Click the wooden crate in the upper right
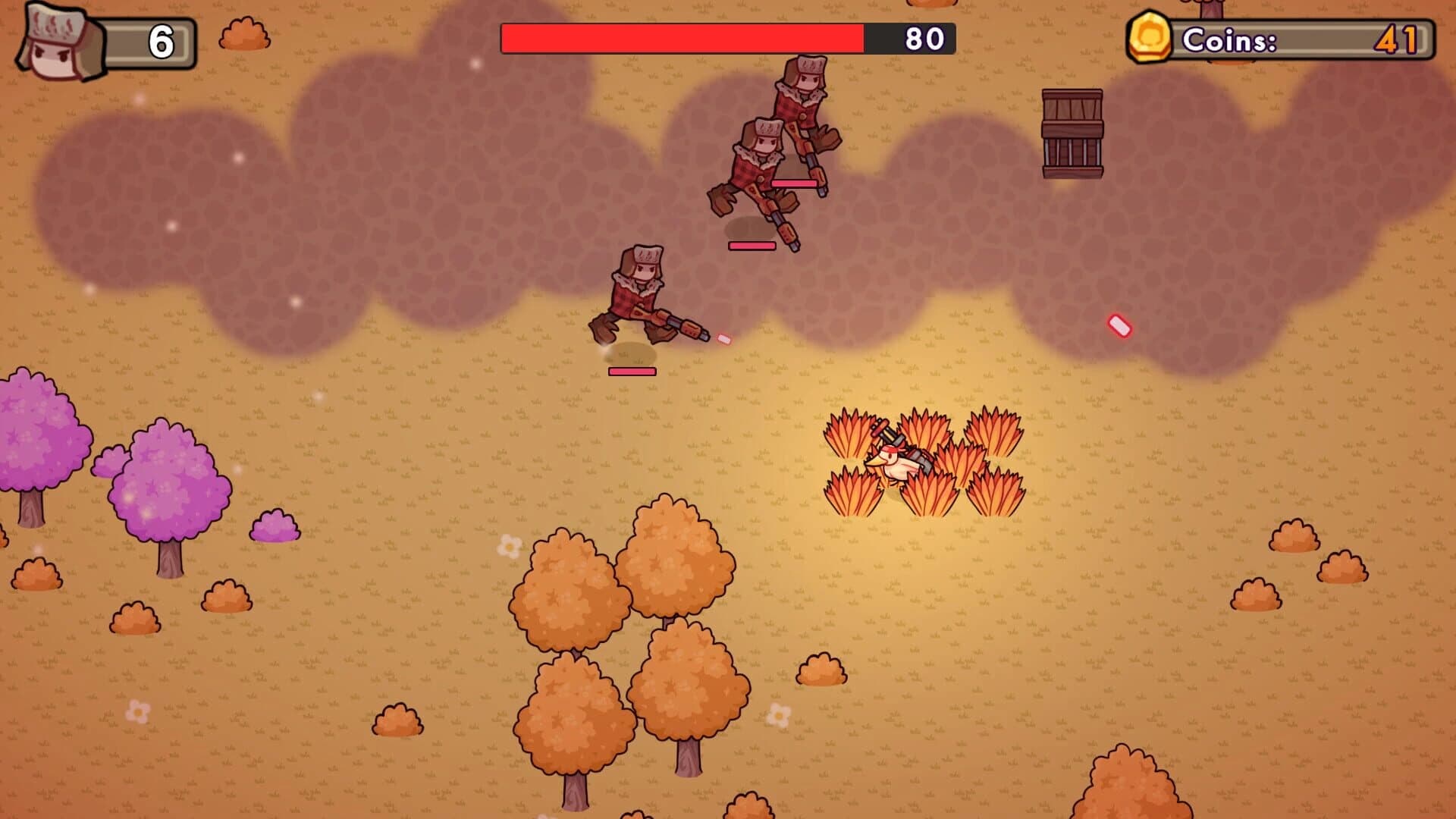This screenshot has height=819, width=1456. point(1071,133)
